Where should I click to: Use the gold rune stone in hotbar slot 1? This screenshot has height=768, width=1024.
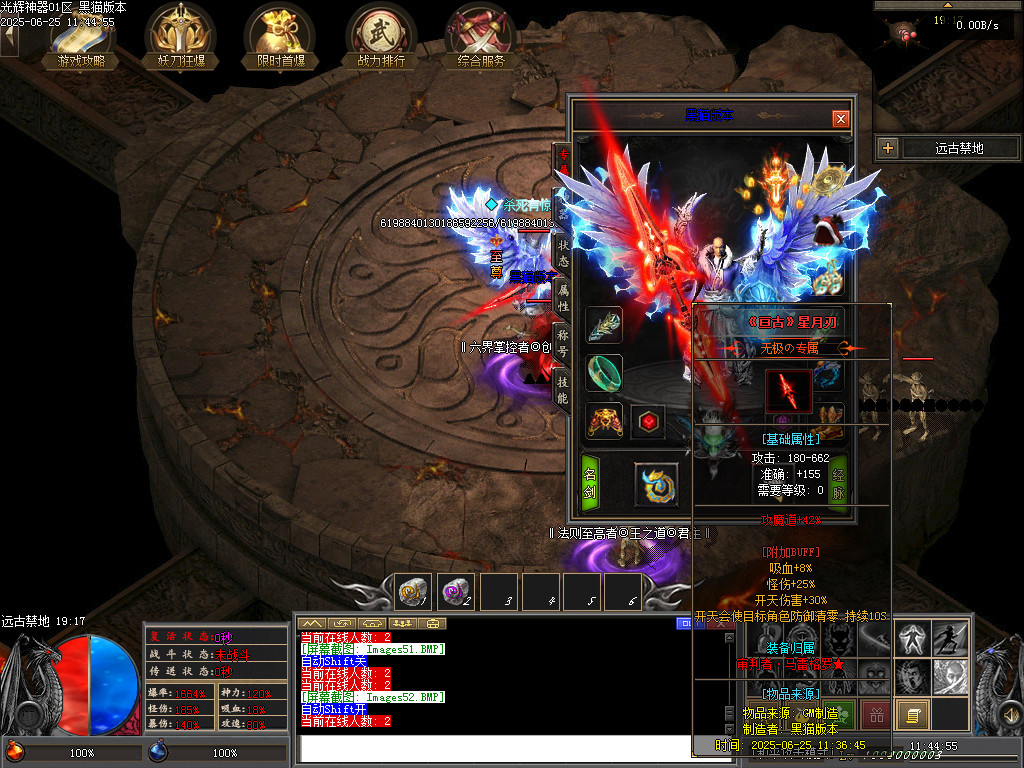413,591
